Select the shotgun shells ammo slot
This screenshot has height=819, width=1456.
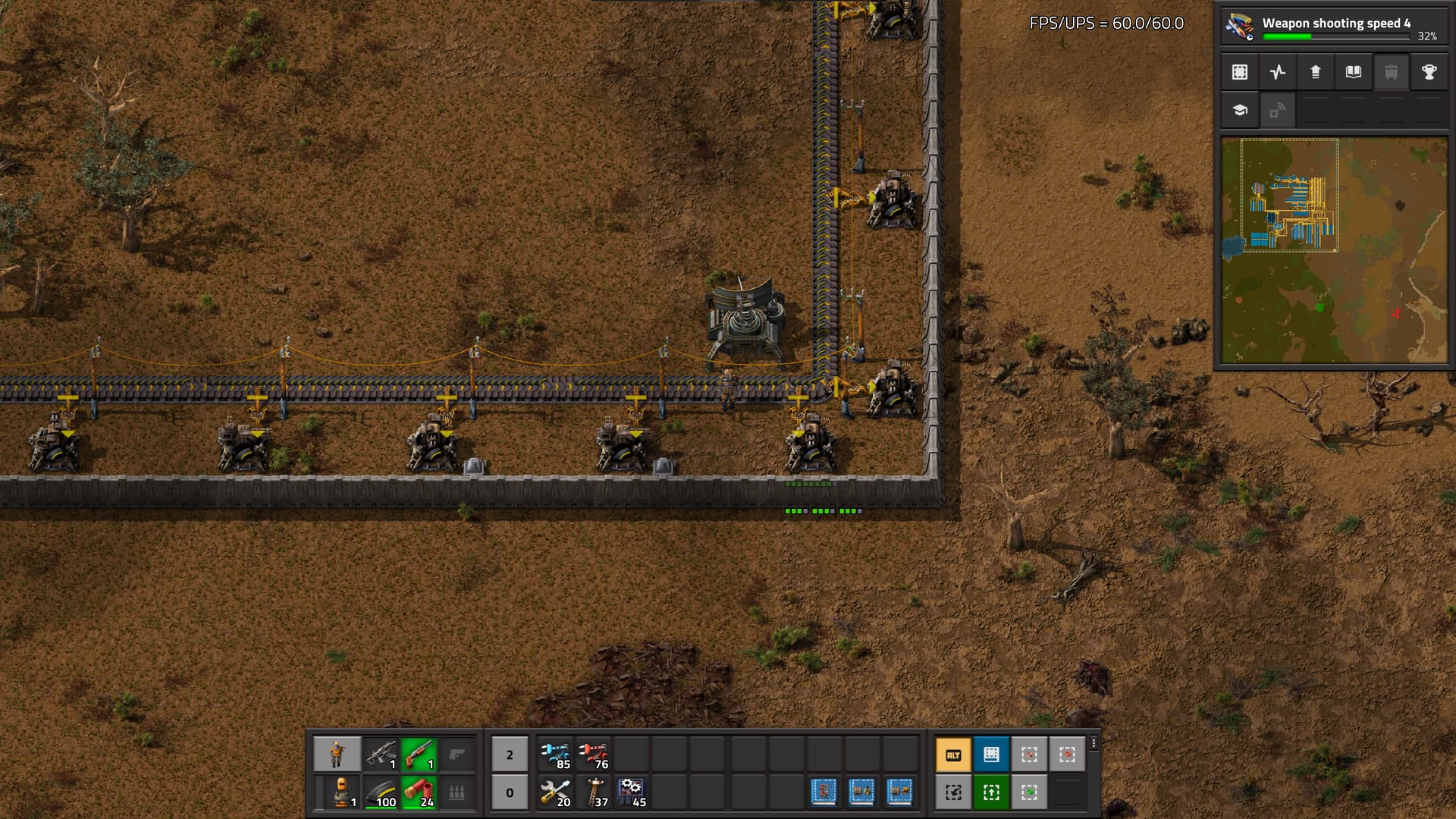point(419,792)
